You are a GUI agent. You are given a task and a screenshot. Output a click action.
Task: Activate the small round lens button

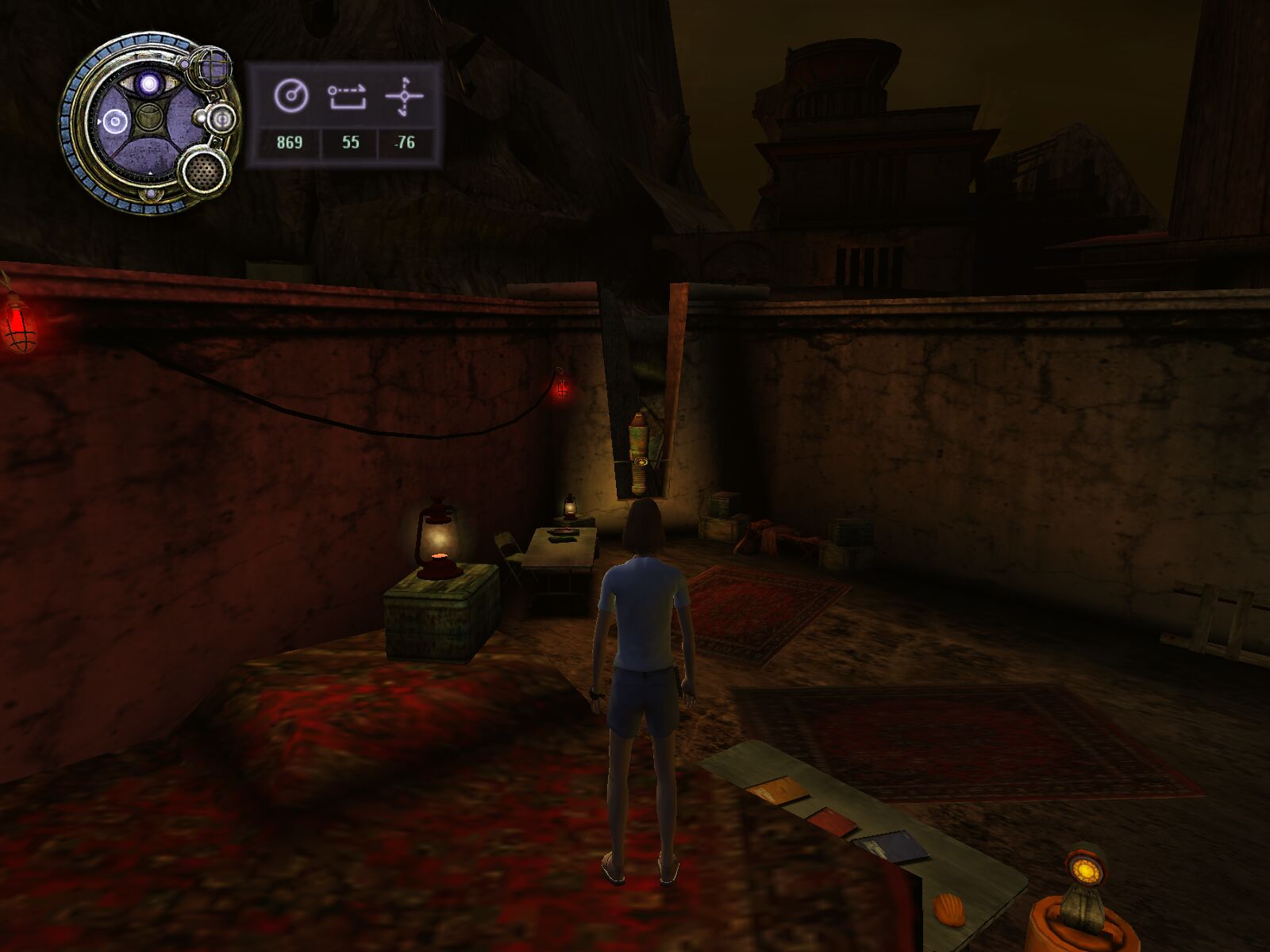pos(220,120)
